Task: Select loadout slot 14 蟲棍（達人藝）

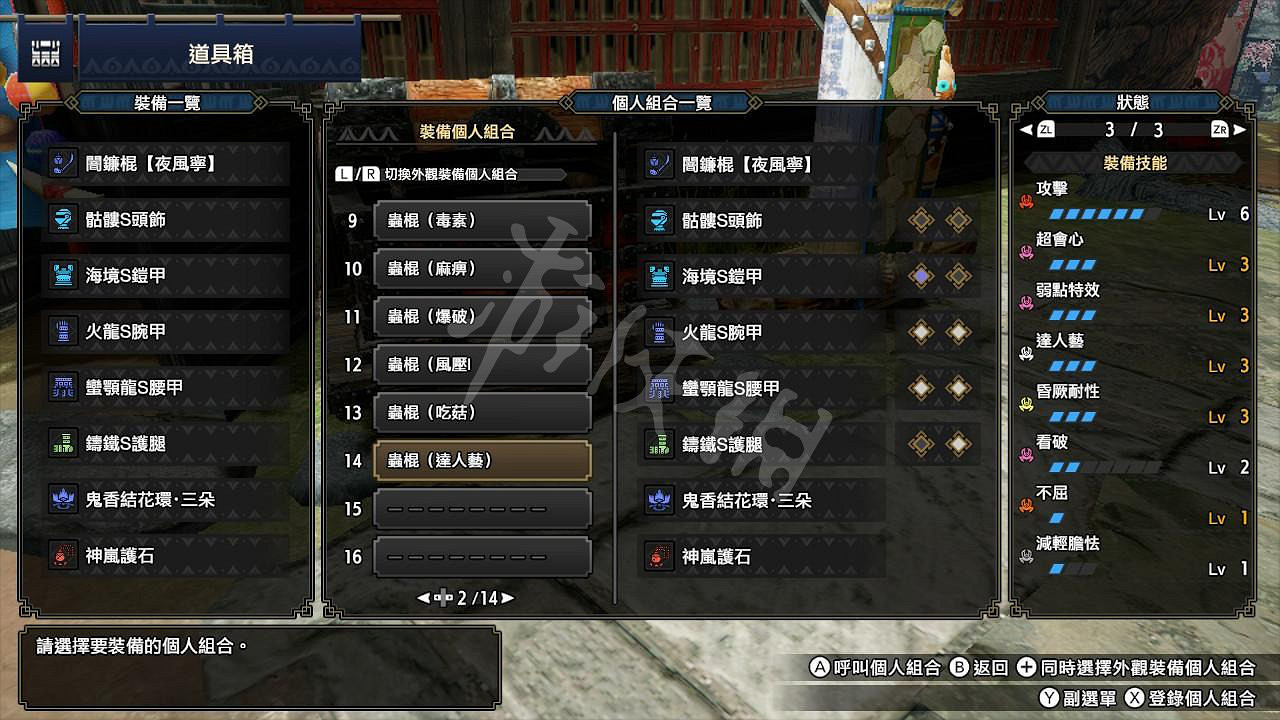Action: [482, 460]
